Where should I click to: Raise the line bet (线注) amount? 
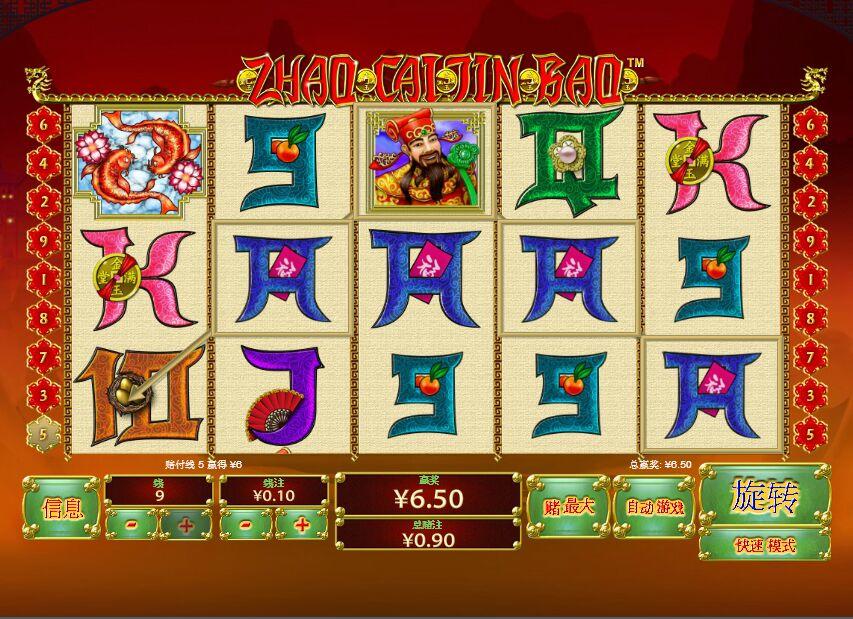click(300, 524)
